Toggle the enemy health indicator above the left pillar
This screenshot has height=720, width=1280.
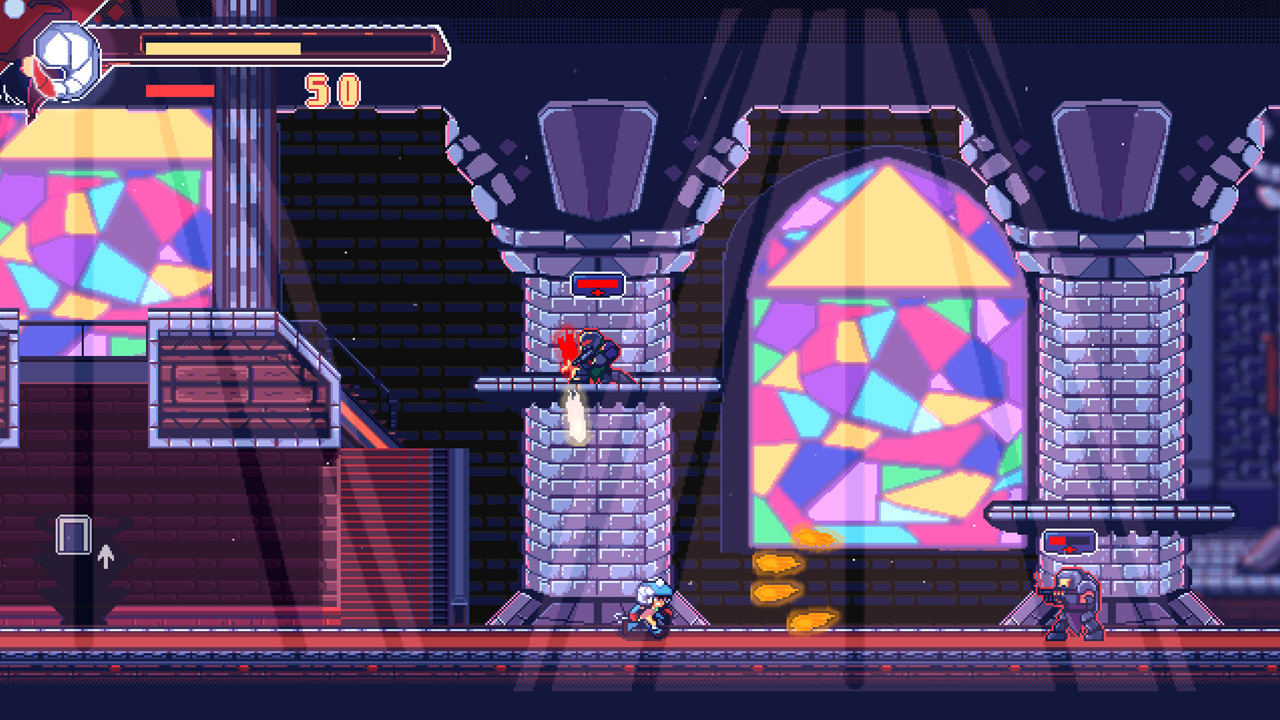click(597, 285)
